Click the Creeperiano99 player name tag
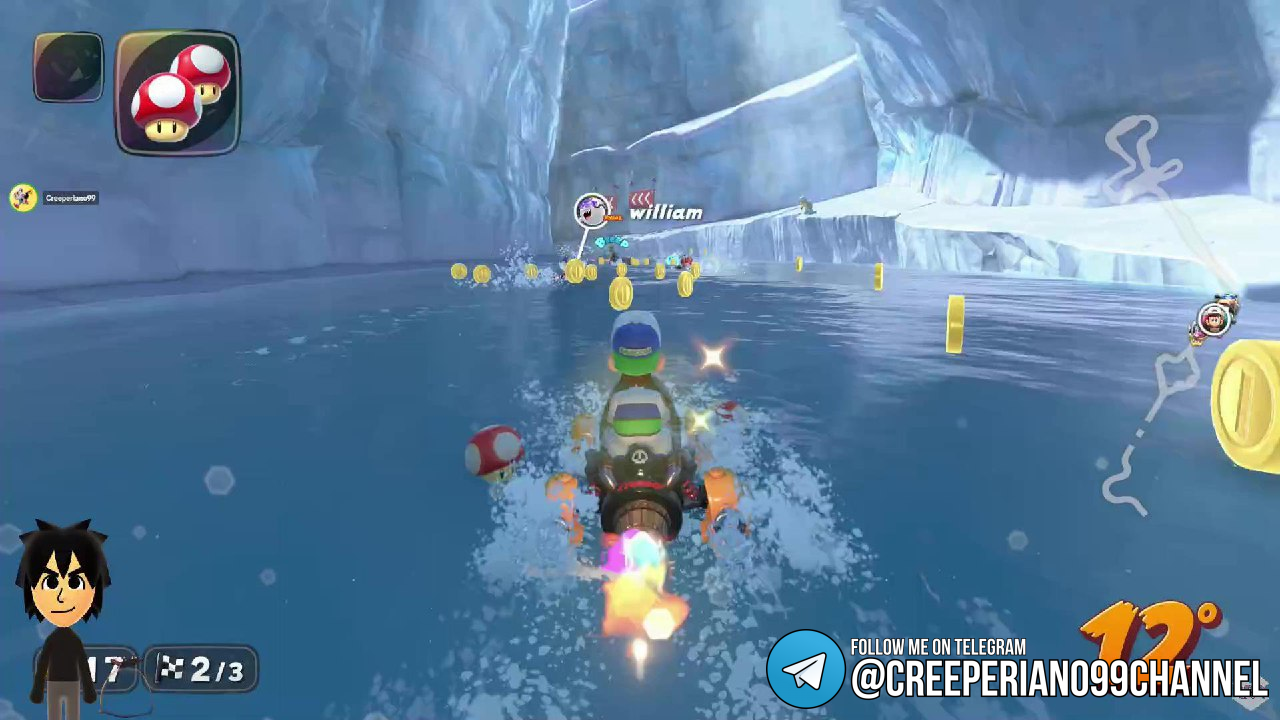This screenshot has width=1280, height=720. click(x=70, y=198)
